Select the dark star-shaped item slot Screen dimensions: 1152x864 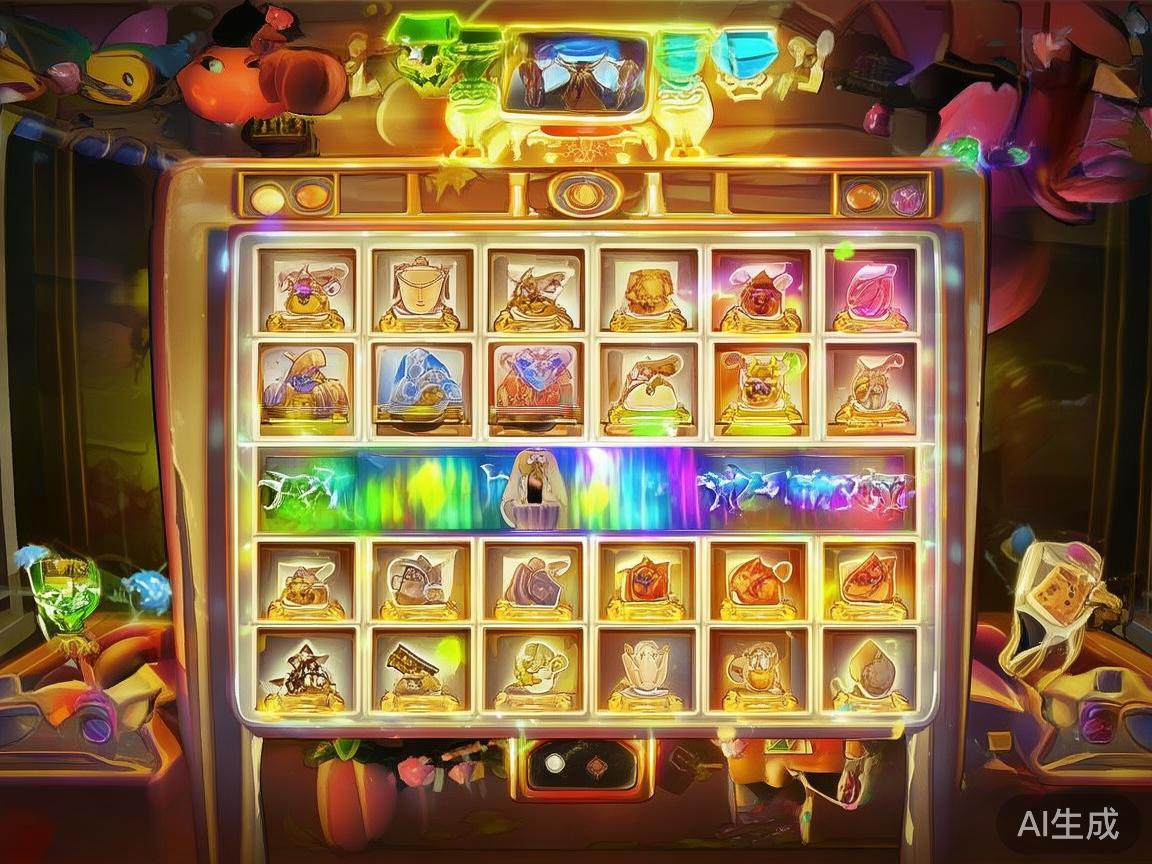[304, 668]
